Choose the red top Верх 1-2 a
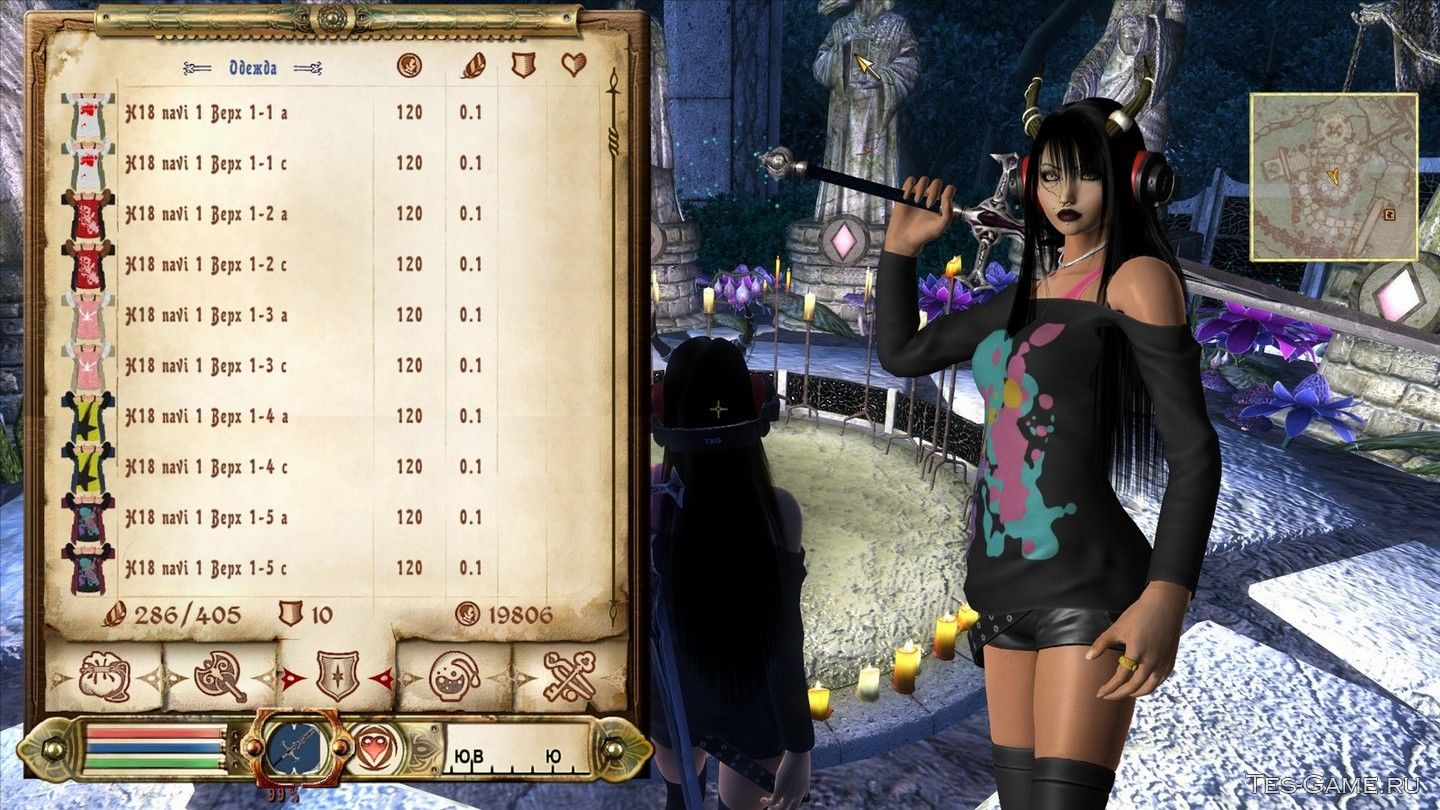The image size is (1440, 810). tap(205, 214)
